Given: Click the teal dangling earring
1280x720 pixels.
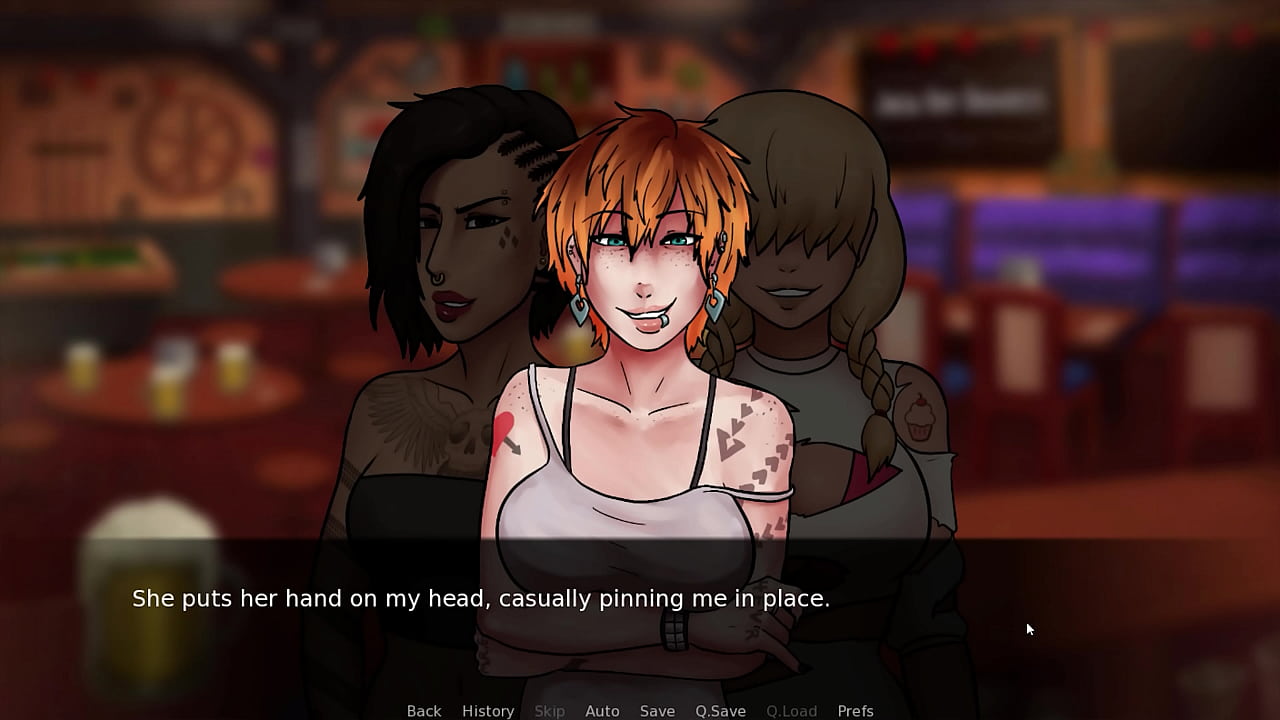Looking at the screenshot, I should pos(578,310).
